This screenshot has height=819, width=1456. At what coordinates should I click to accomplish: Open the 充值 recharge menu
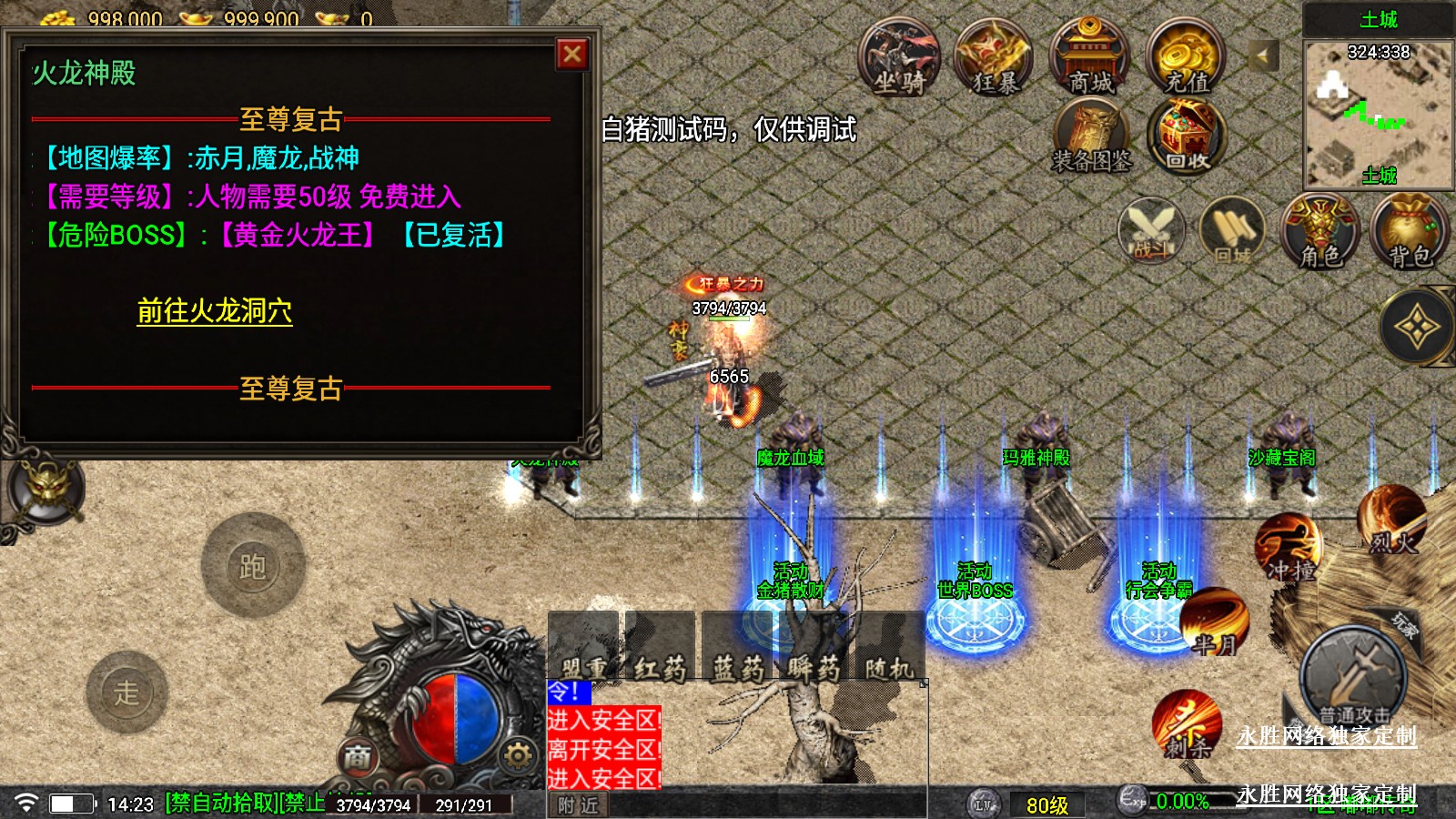(1186, 59)
